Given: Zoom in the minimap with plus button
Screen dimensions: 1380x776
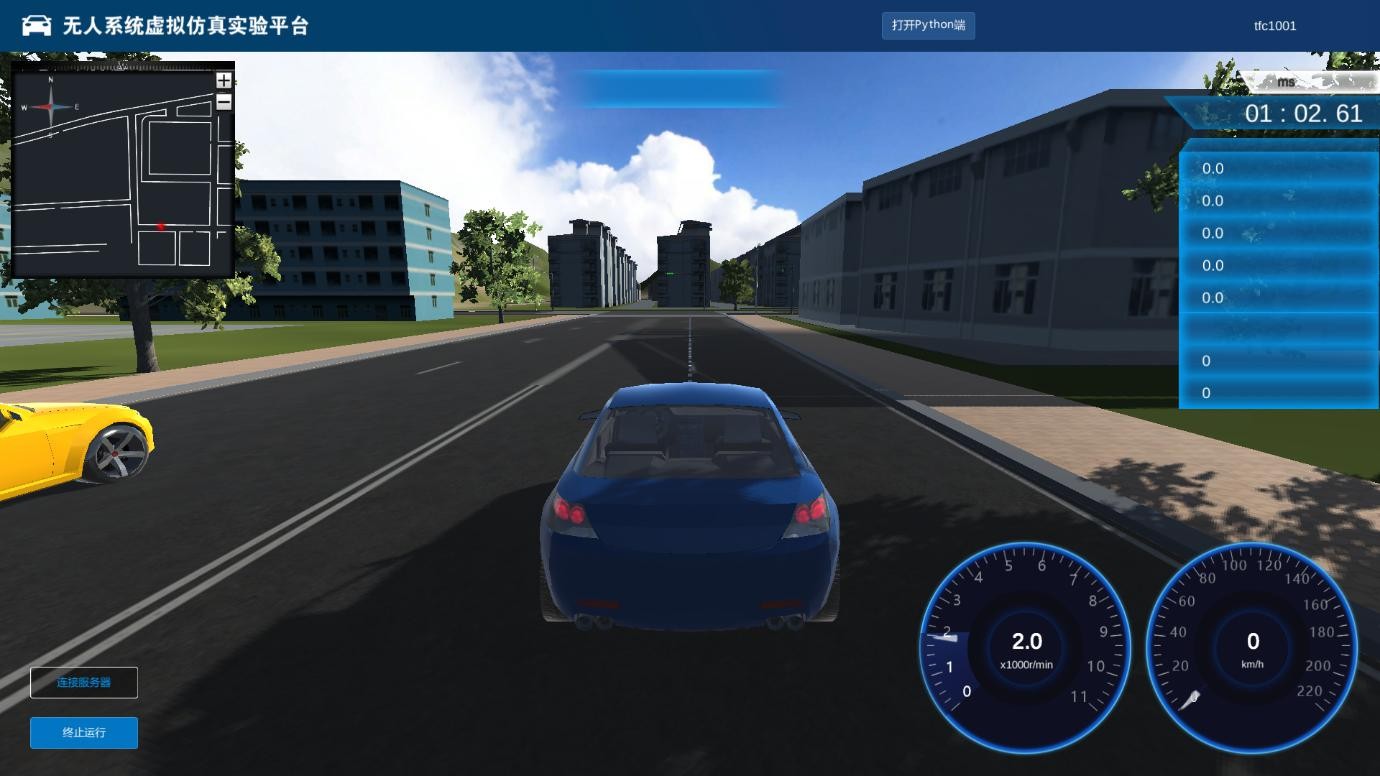Looking at the screenshot, I should pyautogui.click(x=224, y=81).
